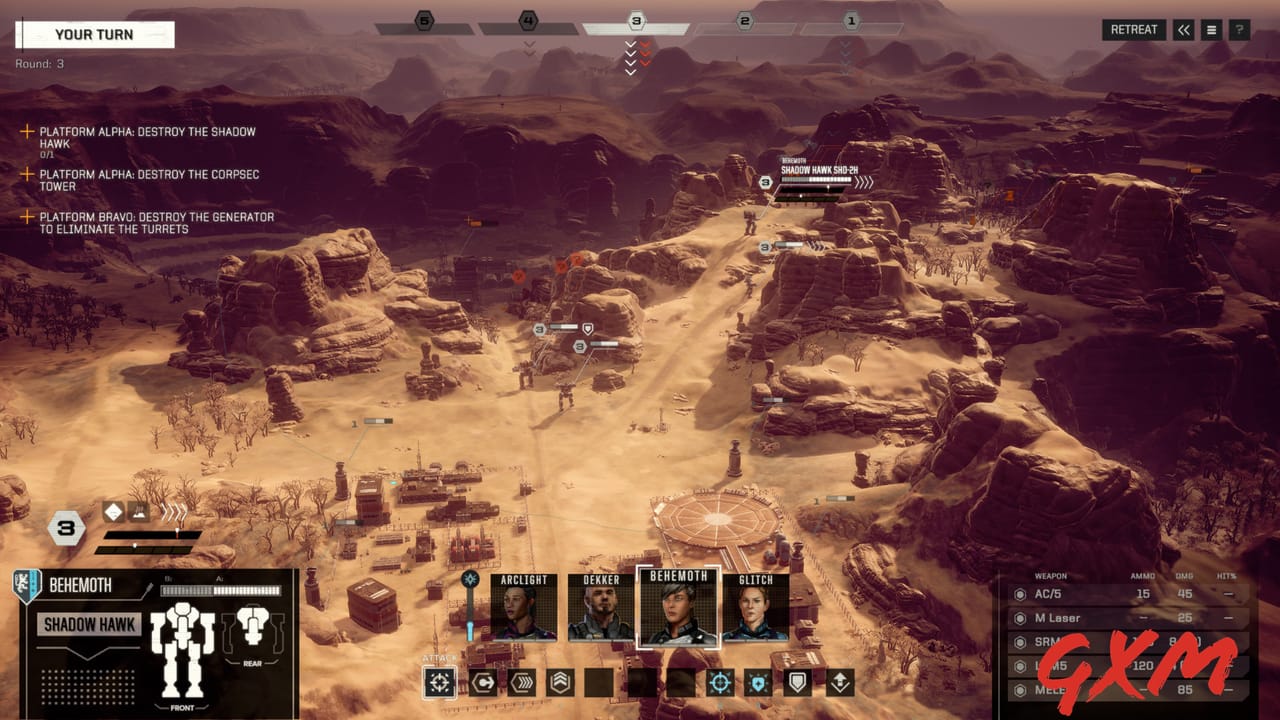Click the RETREAT button
The height and width of the screenshot is (720, 1280).
[1133, 29]
